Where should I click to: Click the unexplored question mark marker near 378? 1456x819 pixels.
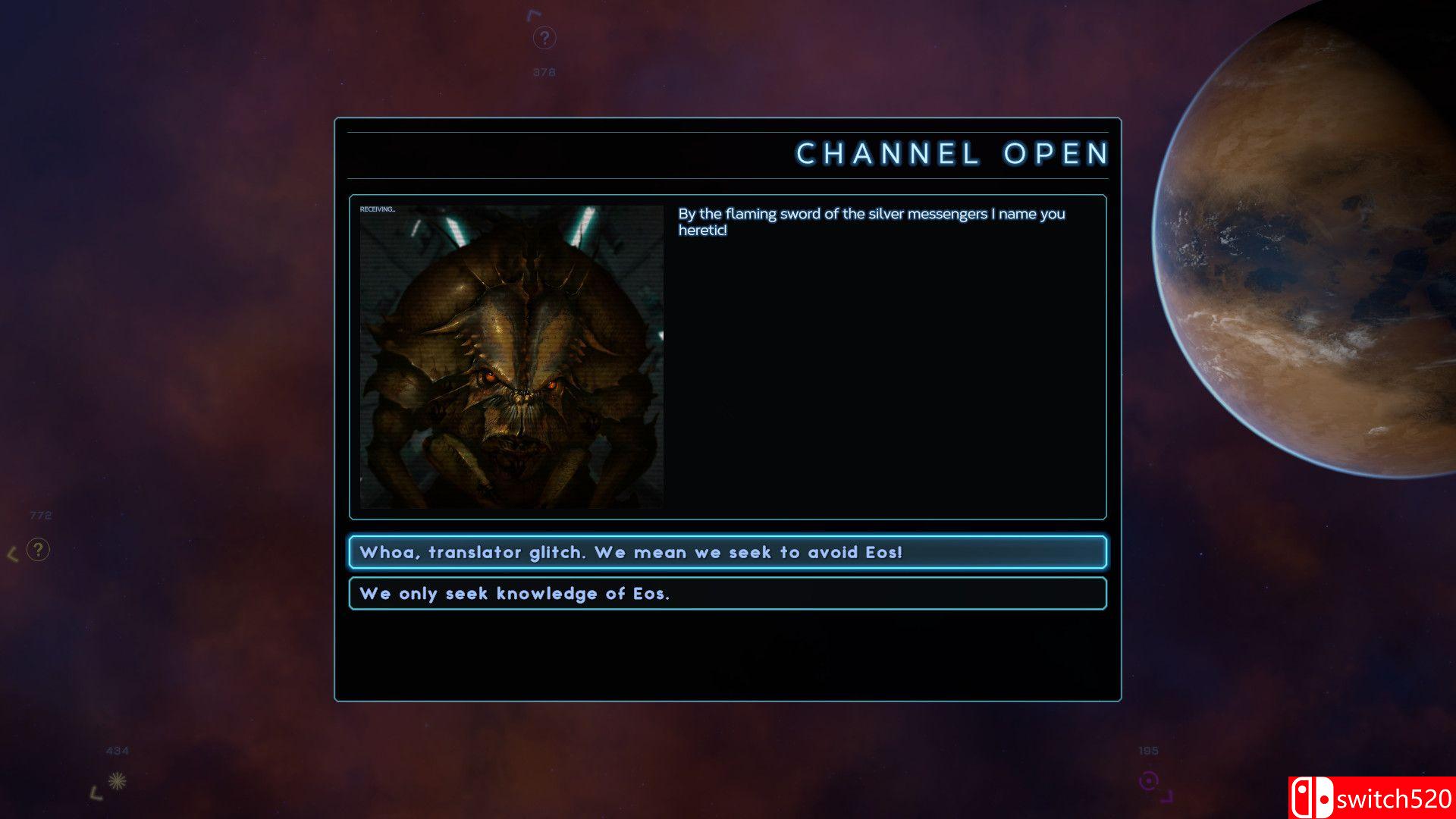pos(544,36)
